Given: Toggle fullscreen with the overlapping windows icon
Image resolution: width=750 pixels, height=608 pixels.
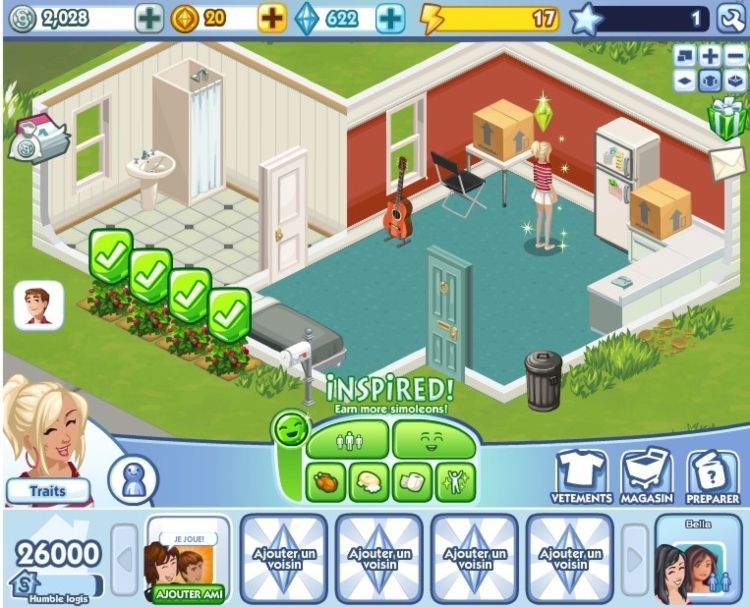Looking at the screenshot, I should (x=686, y=56).
